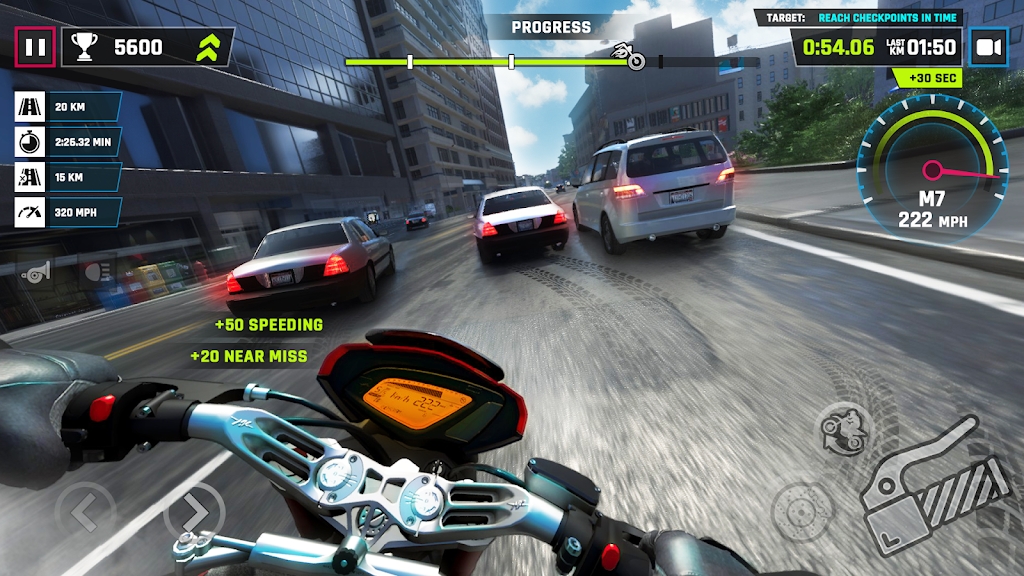Steer right with the right arrow button
The height and width of the screenshot is (576, 1024).
click(x=193, y=512)
